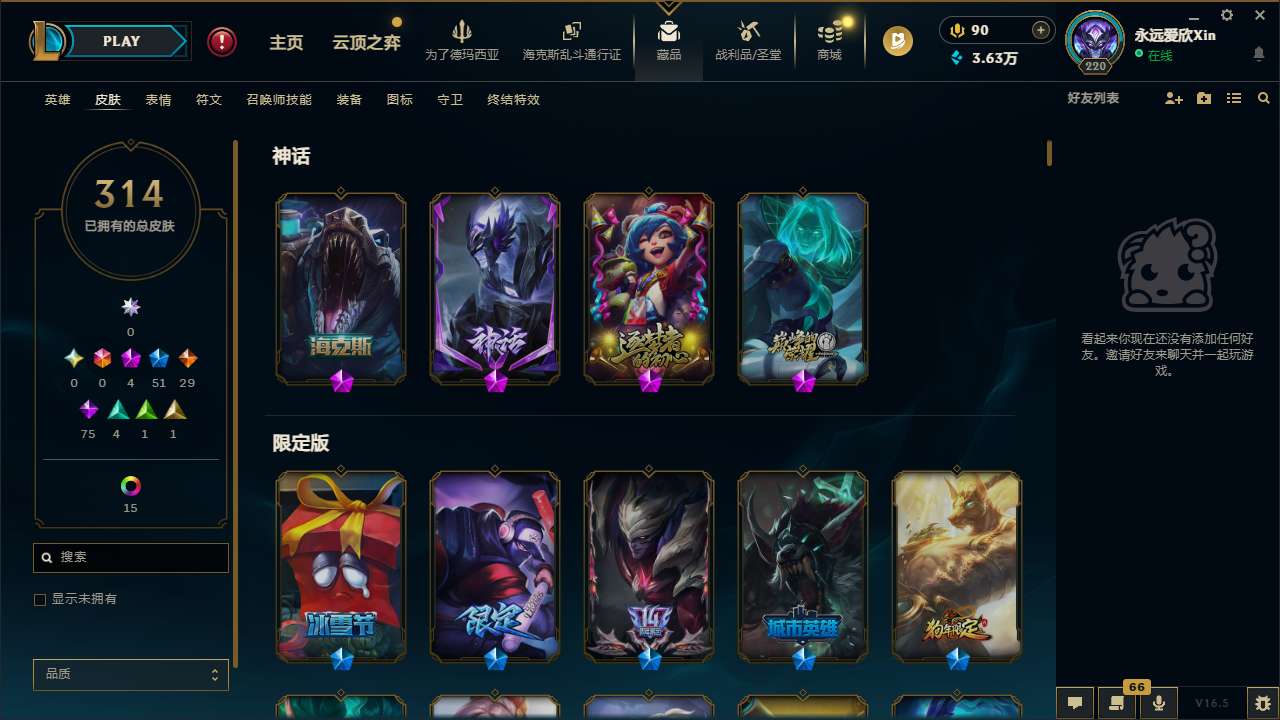Toggle the mythic gem rarity filter
The width and height of the screenshot is (1280, 720).
tap(129, 358)
